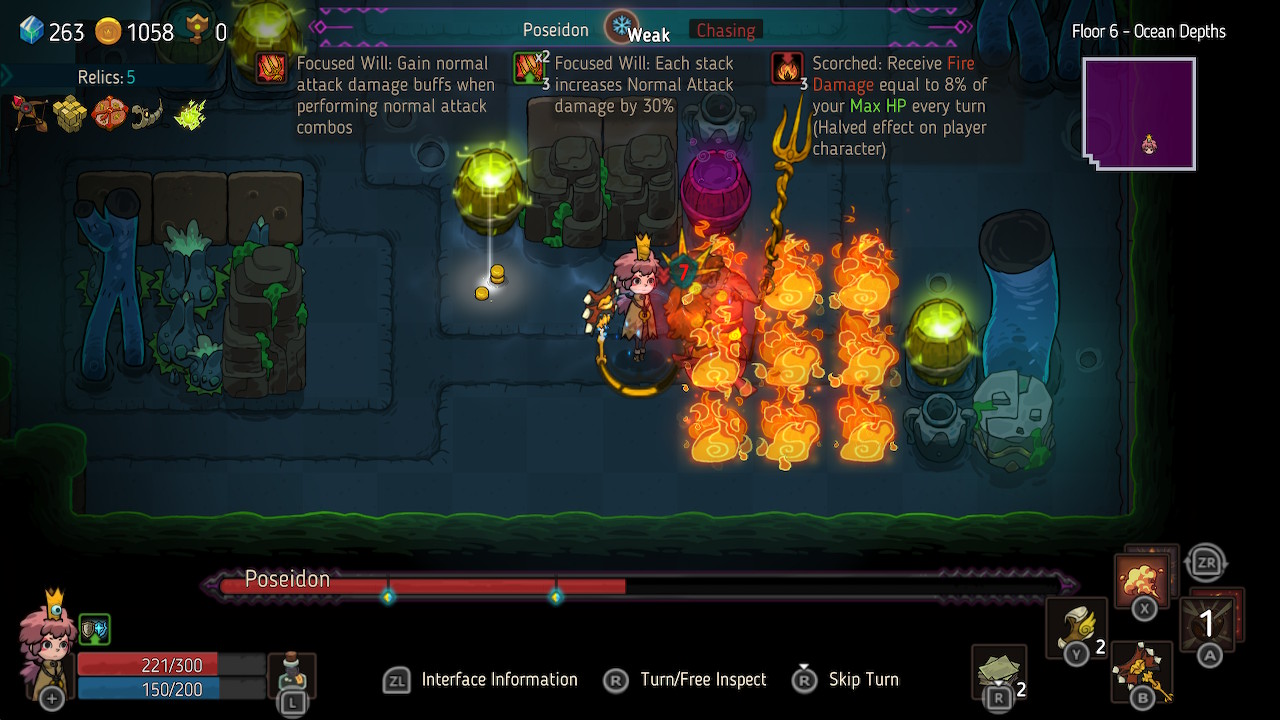Inspect the red trident Focused Will status icon
1280x720 pixels.
271,68
